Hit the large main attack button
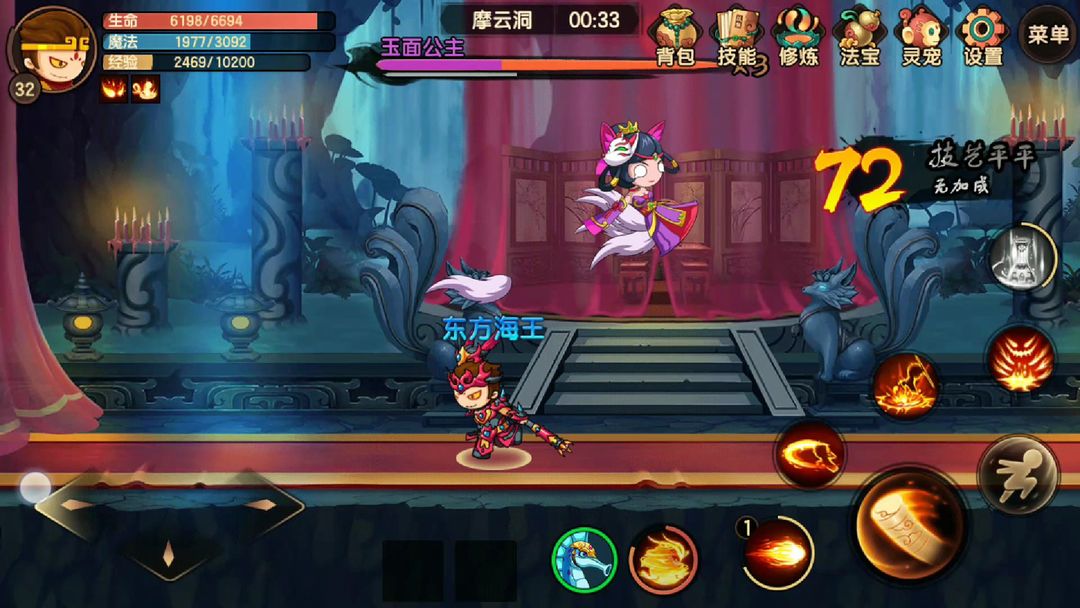 [909, 524]
